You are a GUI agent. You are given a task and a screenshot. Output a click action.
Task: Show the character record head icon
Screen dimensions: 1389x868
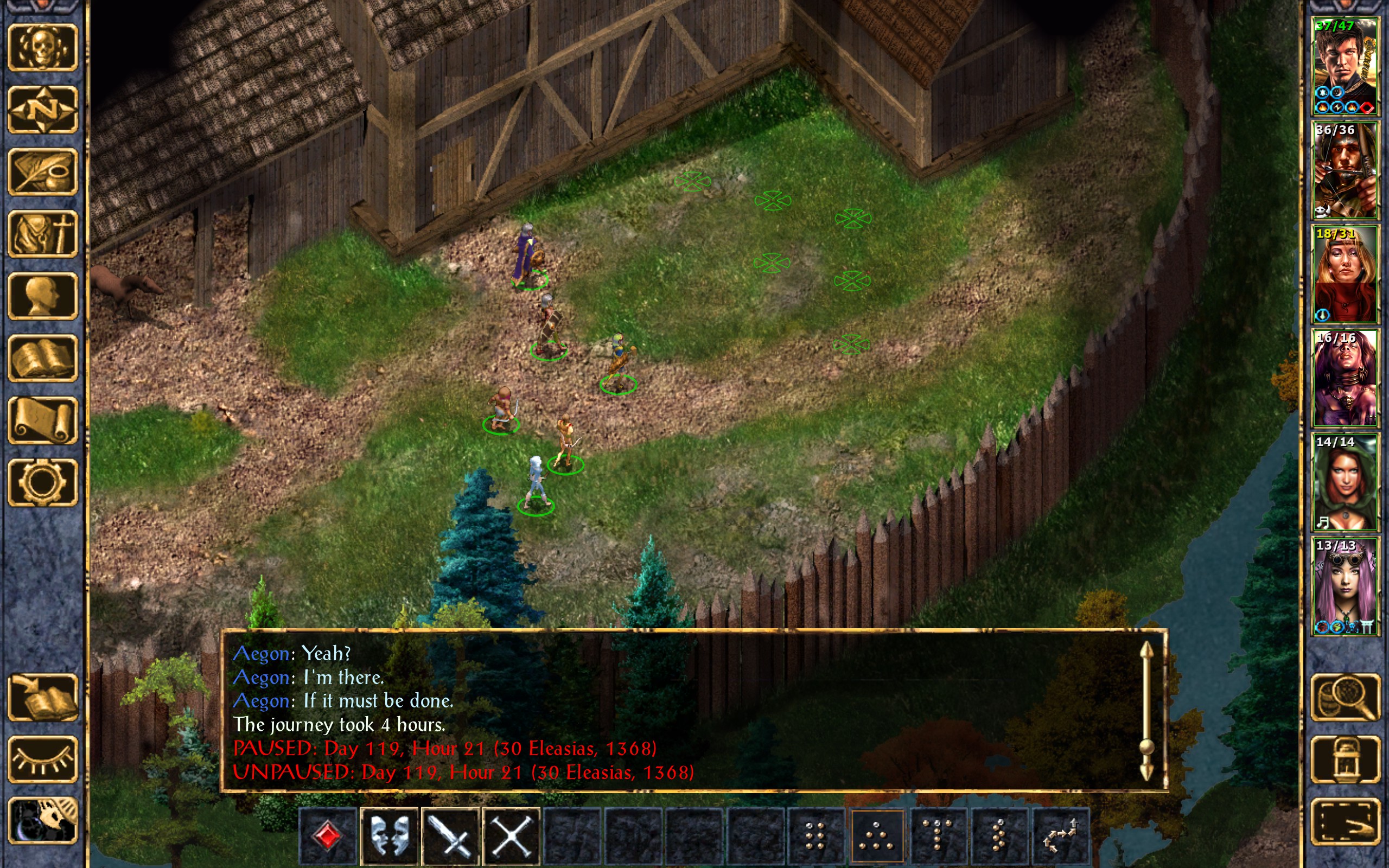point(43,296)
